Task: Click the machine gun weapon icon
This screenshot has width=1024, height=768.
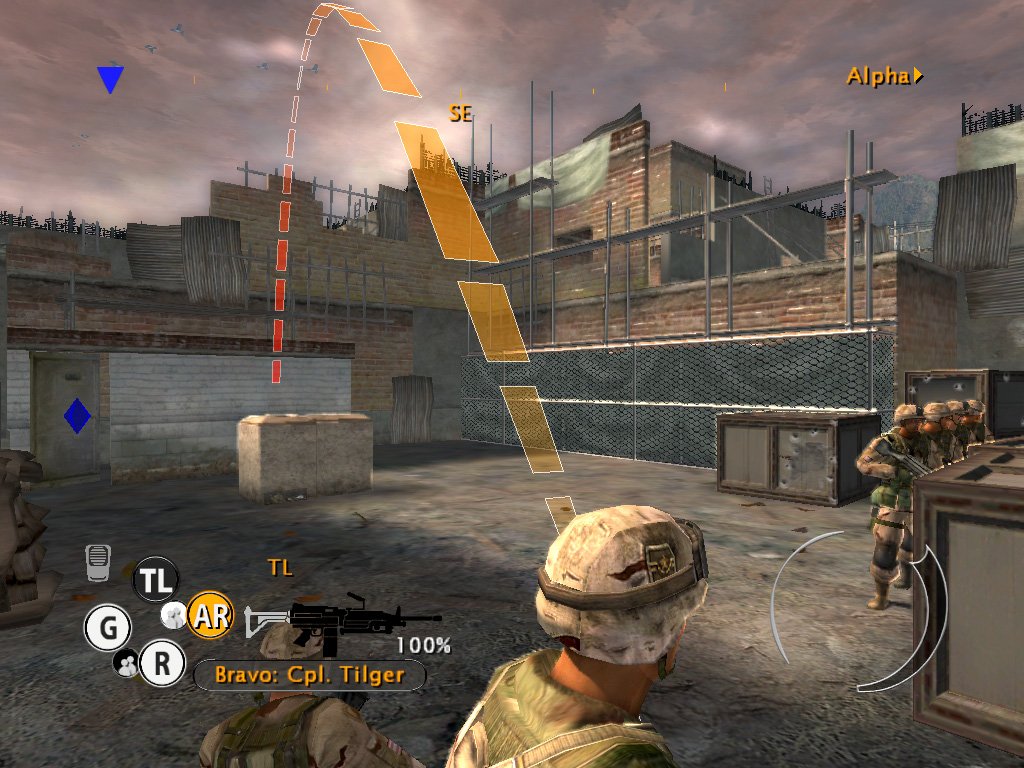Action: (x=343, y=617)
